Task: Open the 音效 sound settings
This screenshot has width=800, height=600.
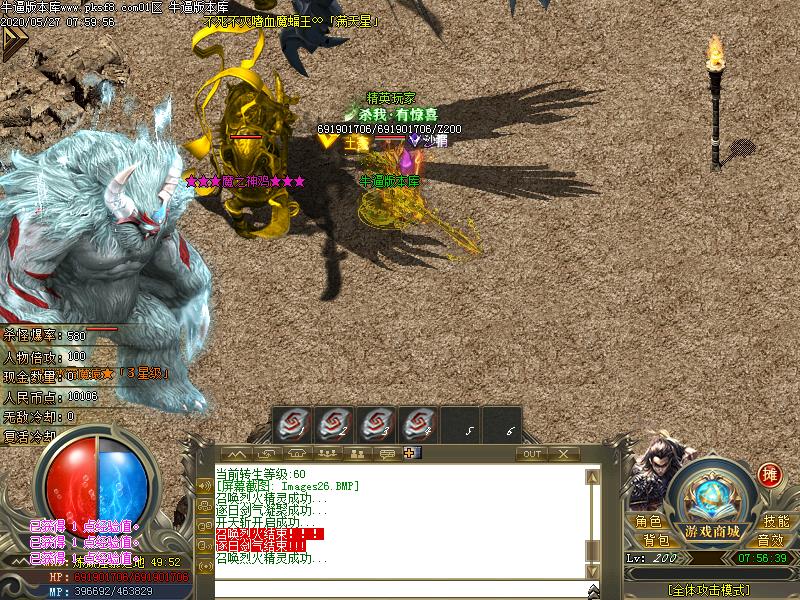Action: coord(770,540)
